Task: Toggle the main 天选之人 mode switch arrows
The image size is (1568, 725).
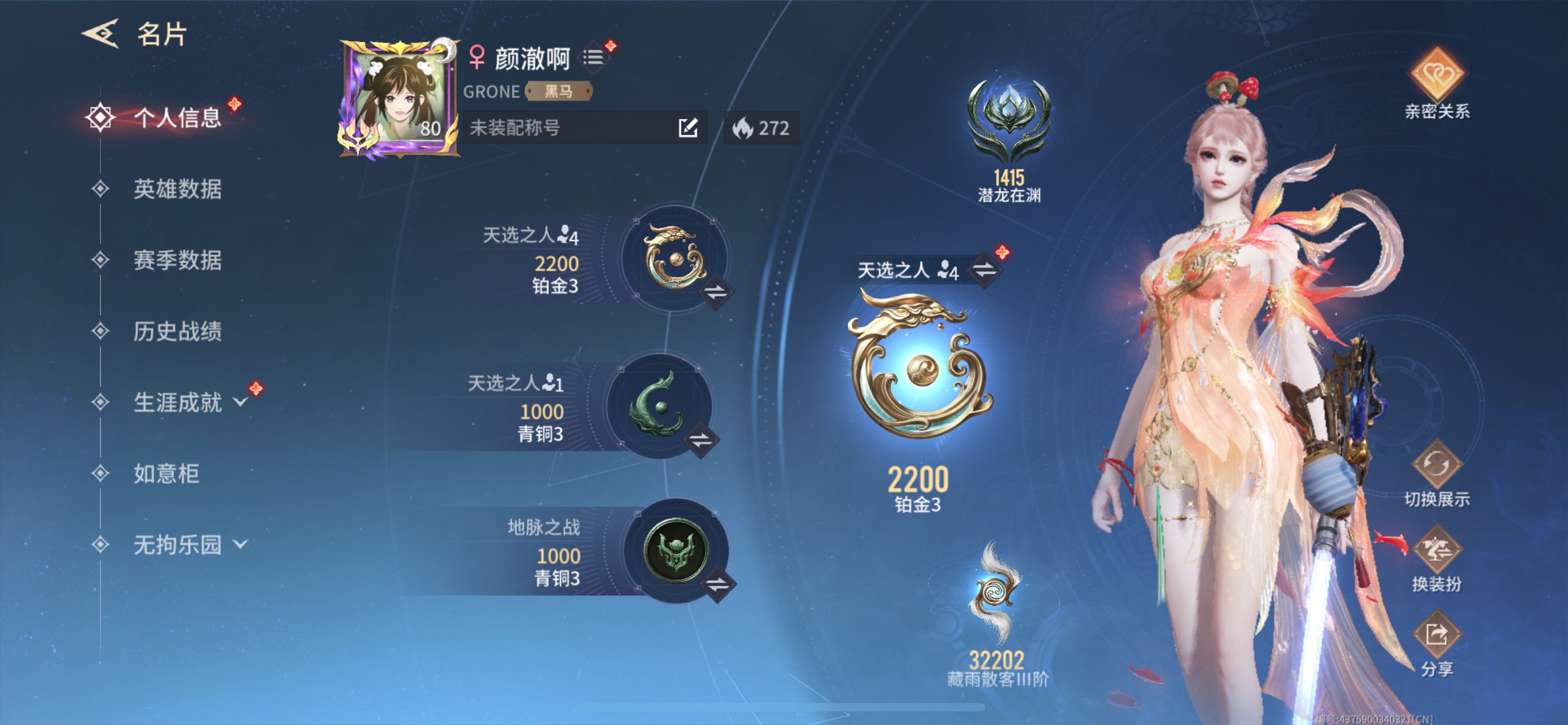Action: click(x=984, y=269)
